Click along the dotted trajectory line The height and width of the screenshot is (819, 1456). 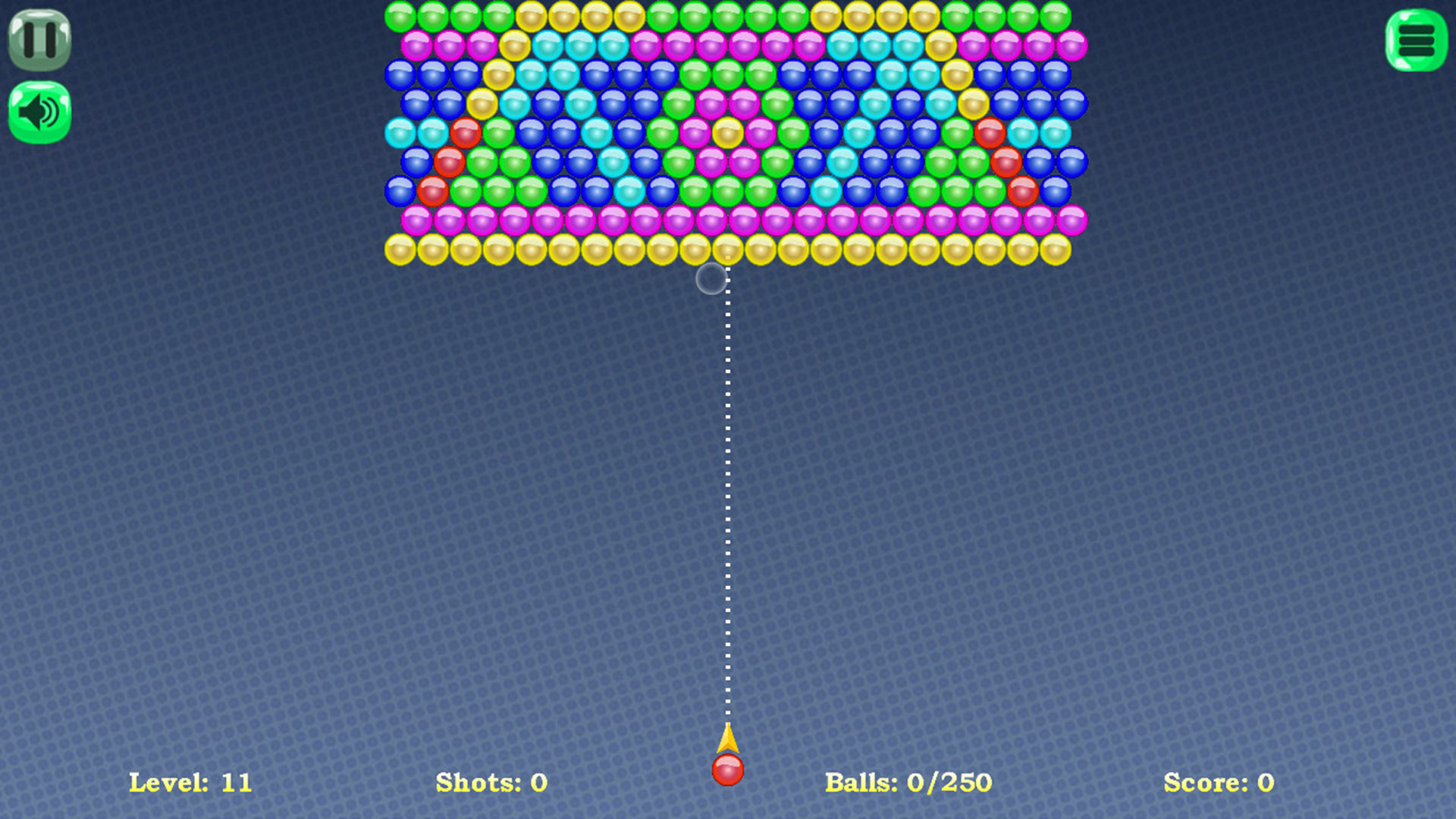pyautogui.click(x=726, y=455)
